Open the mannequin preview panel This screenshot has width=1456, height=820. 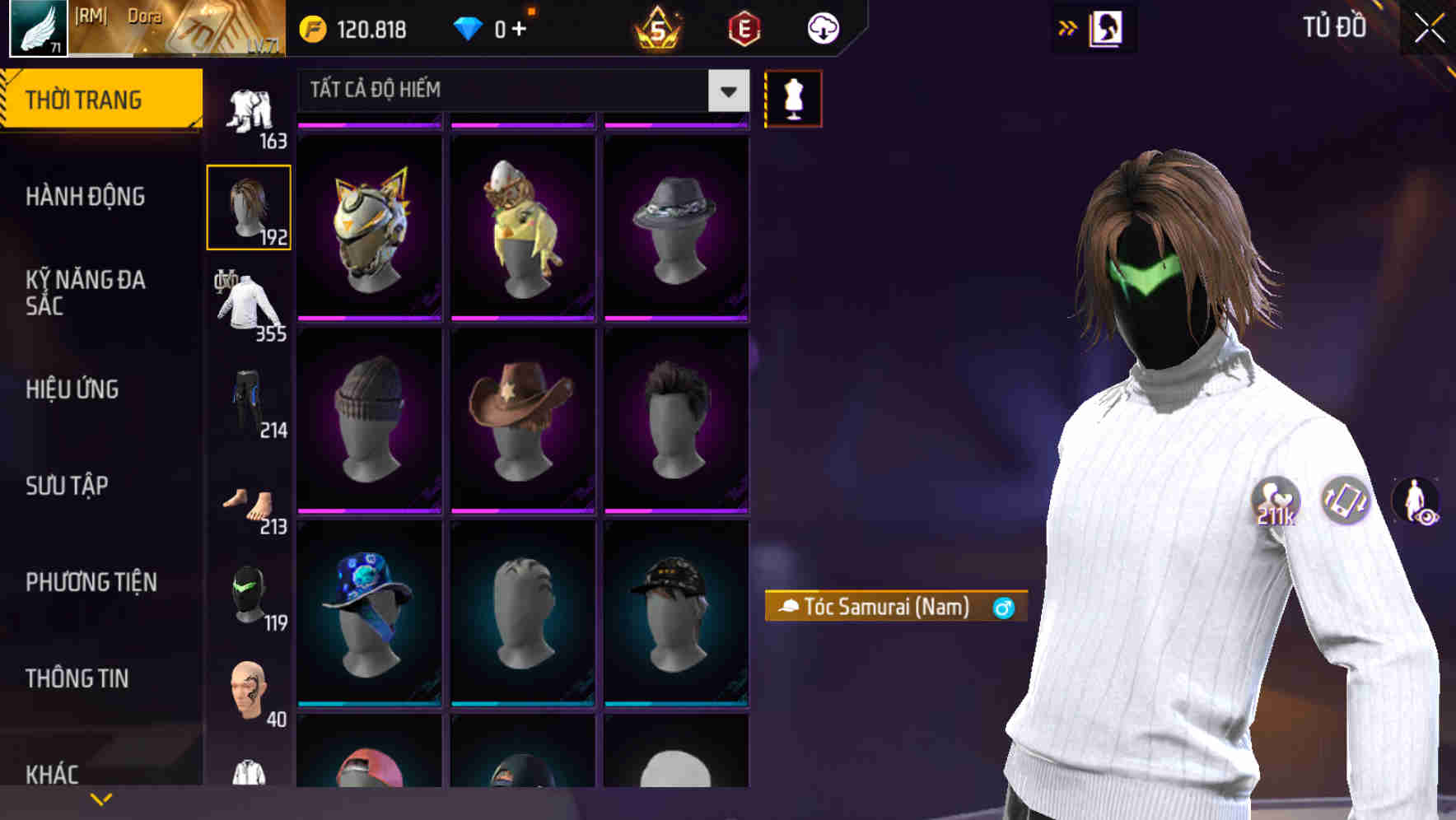coord(793,96)
